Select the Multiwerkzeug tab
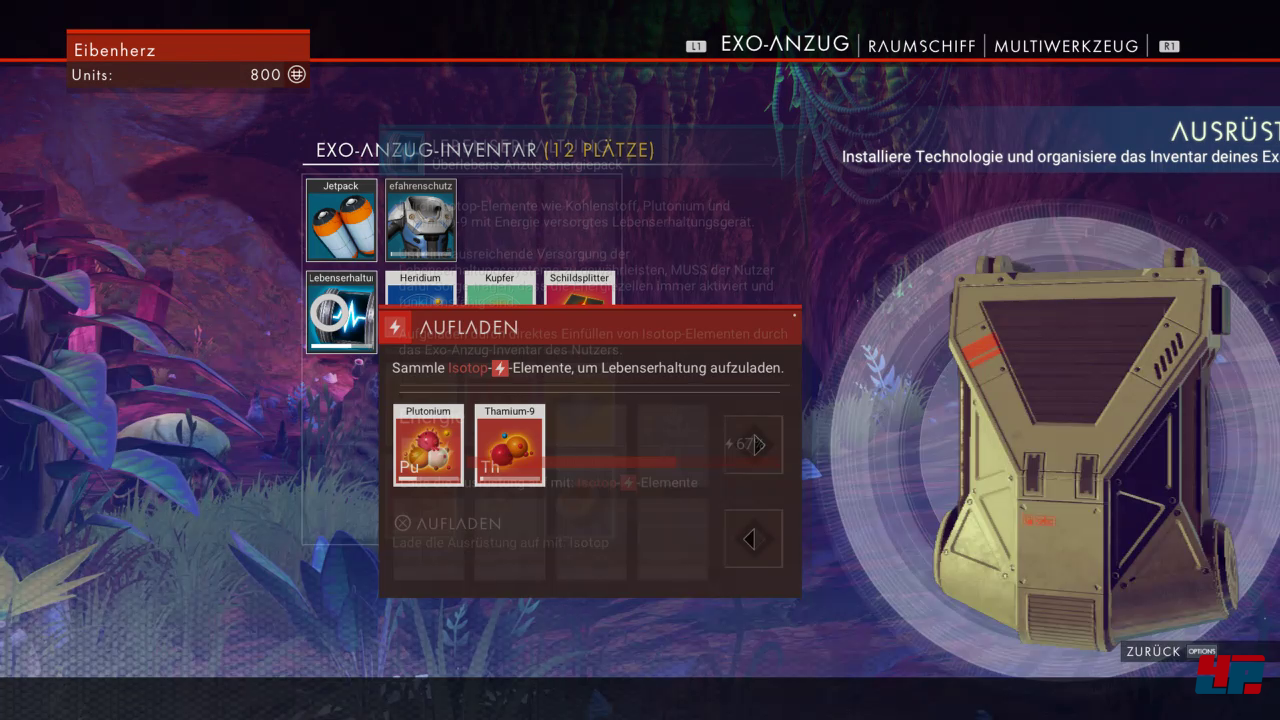This screenshot has width=1280, height=720. (x=1066, y=46)
